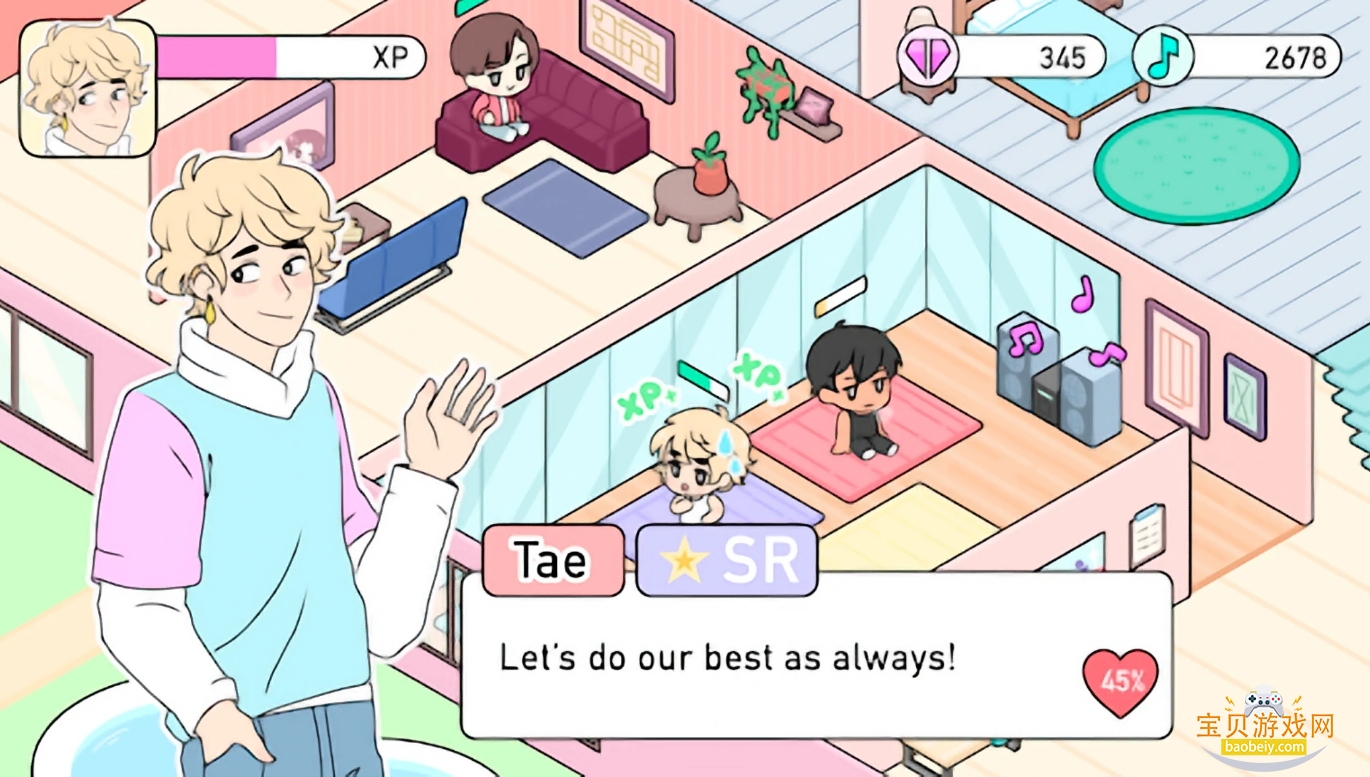This screenshot has width=1370, height=777.
Task: Select the music note currency icon
Action: pyautogui.click(x=1165, y=57)
